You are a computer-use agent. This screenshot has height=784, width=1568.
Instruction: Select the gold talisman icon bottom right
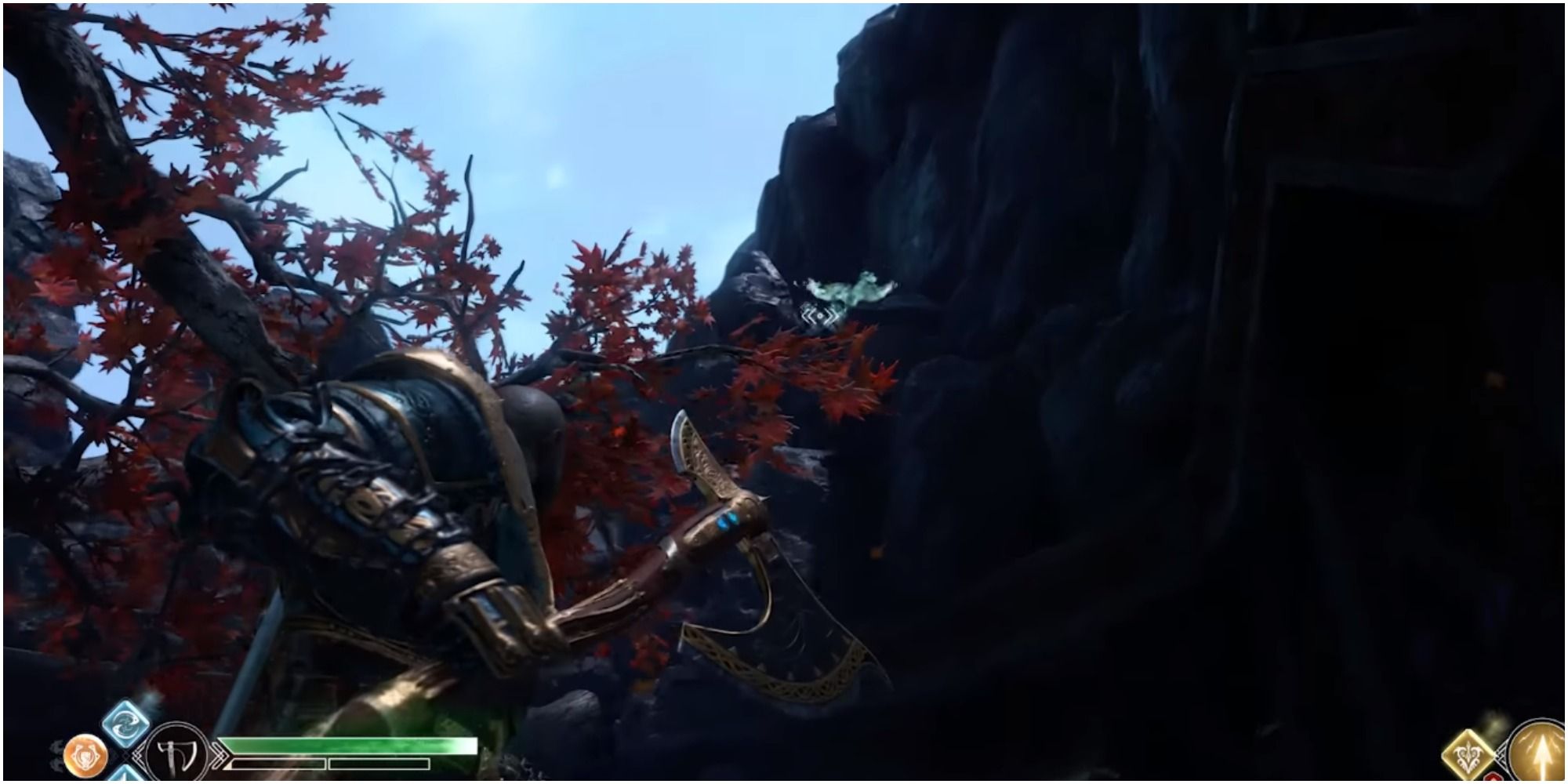pos(1468,757)
